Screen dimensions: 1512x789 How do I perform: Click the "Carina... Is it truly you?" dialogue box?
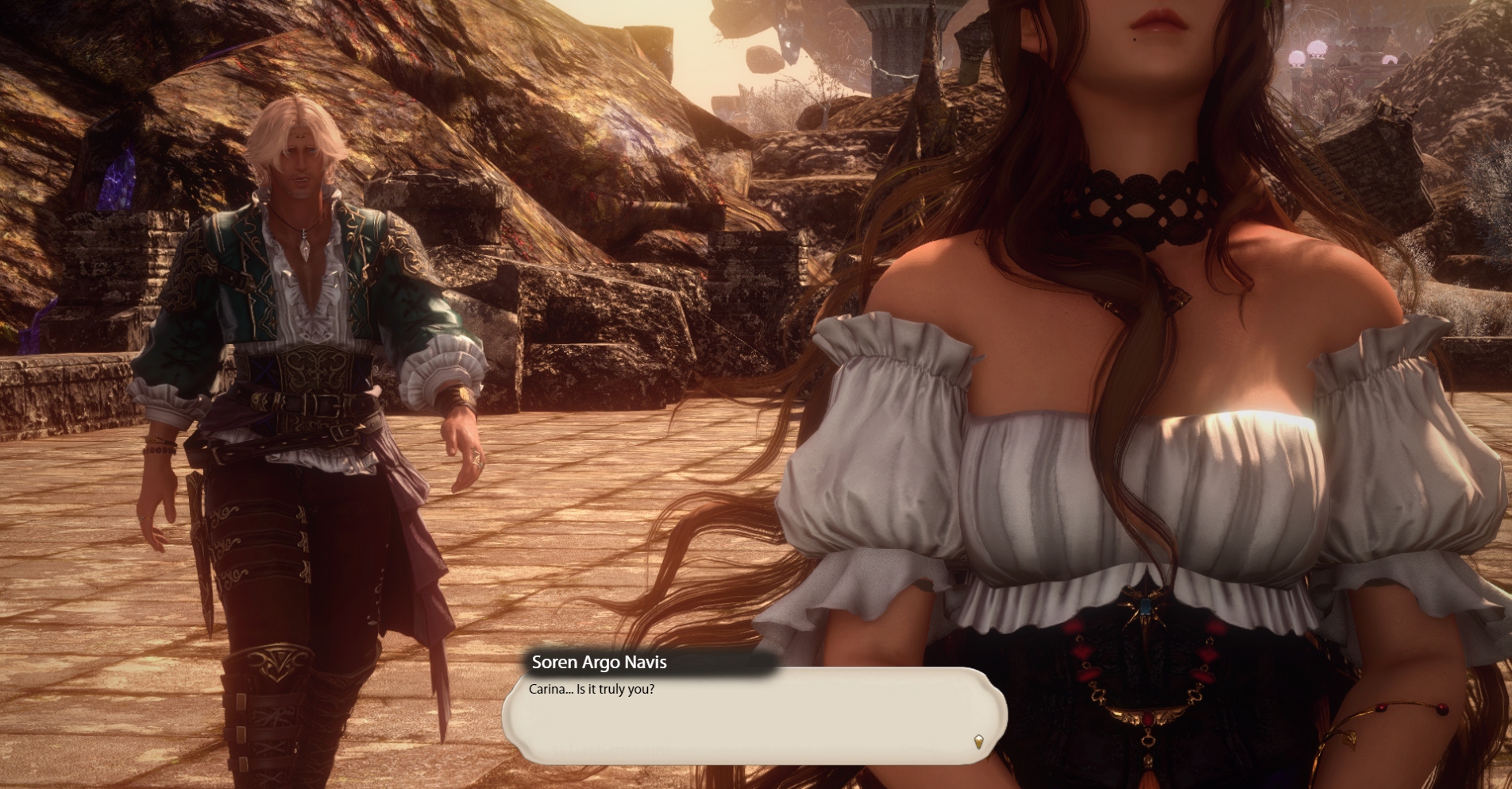(754, 716)
